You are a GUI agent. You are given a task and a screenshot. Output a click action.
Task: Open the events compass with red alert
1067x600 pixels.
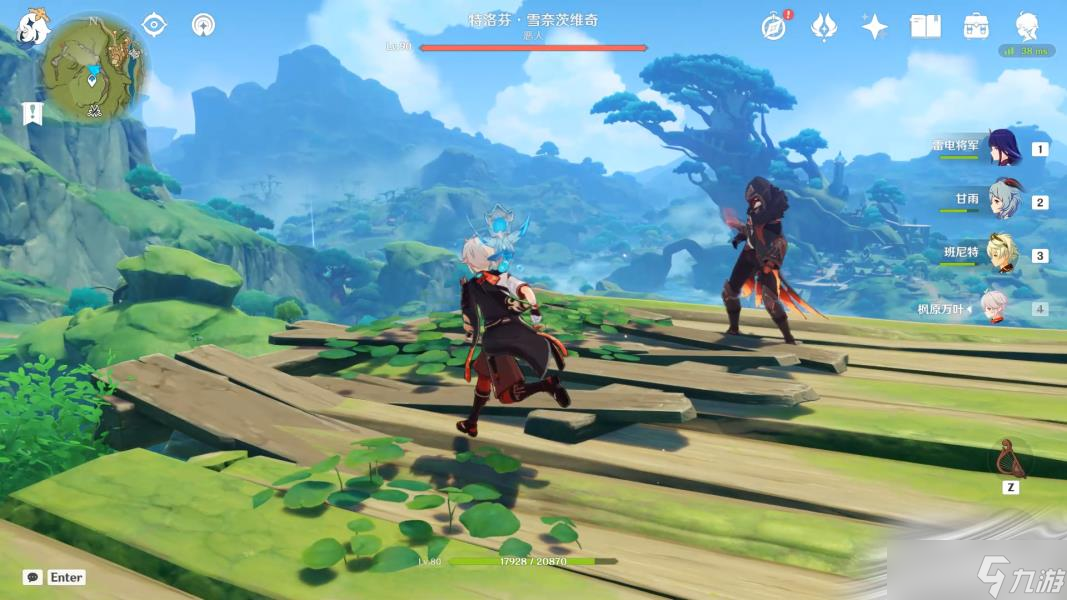click(x=773, y=27)
